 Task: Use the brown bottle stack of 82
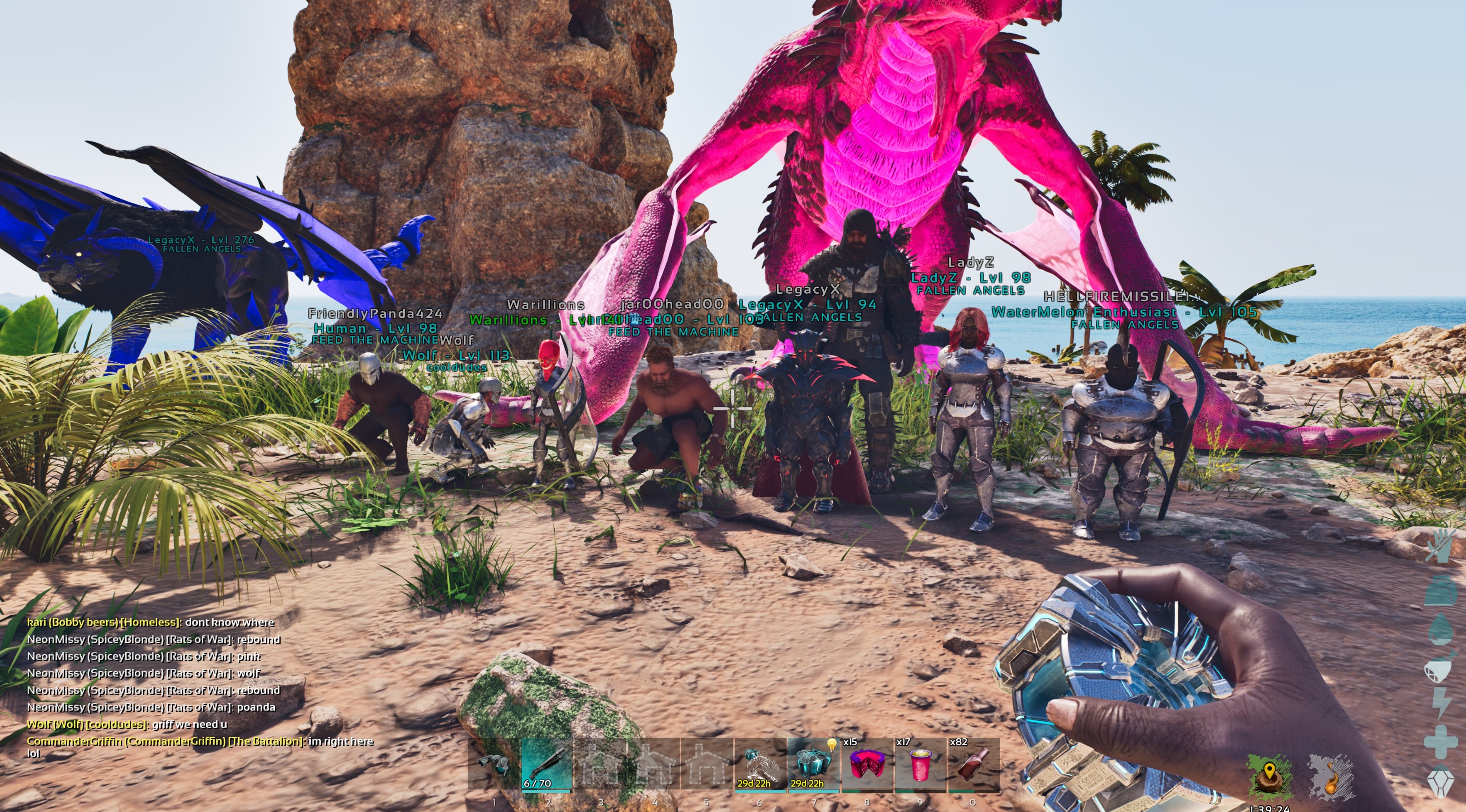pos(973,764)
